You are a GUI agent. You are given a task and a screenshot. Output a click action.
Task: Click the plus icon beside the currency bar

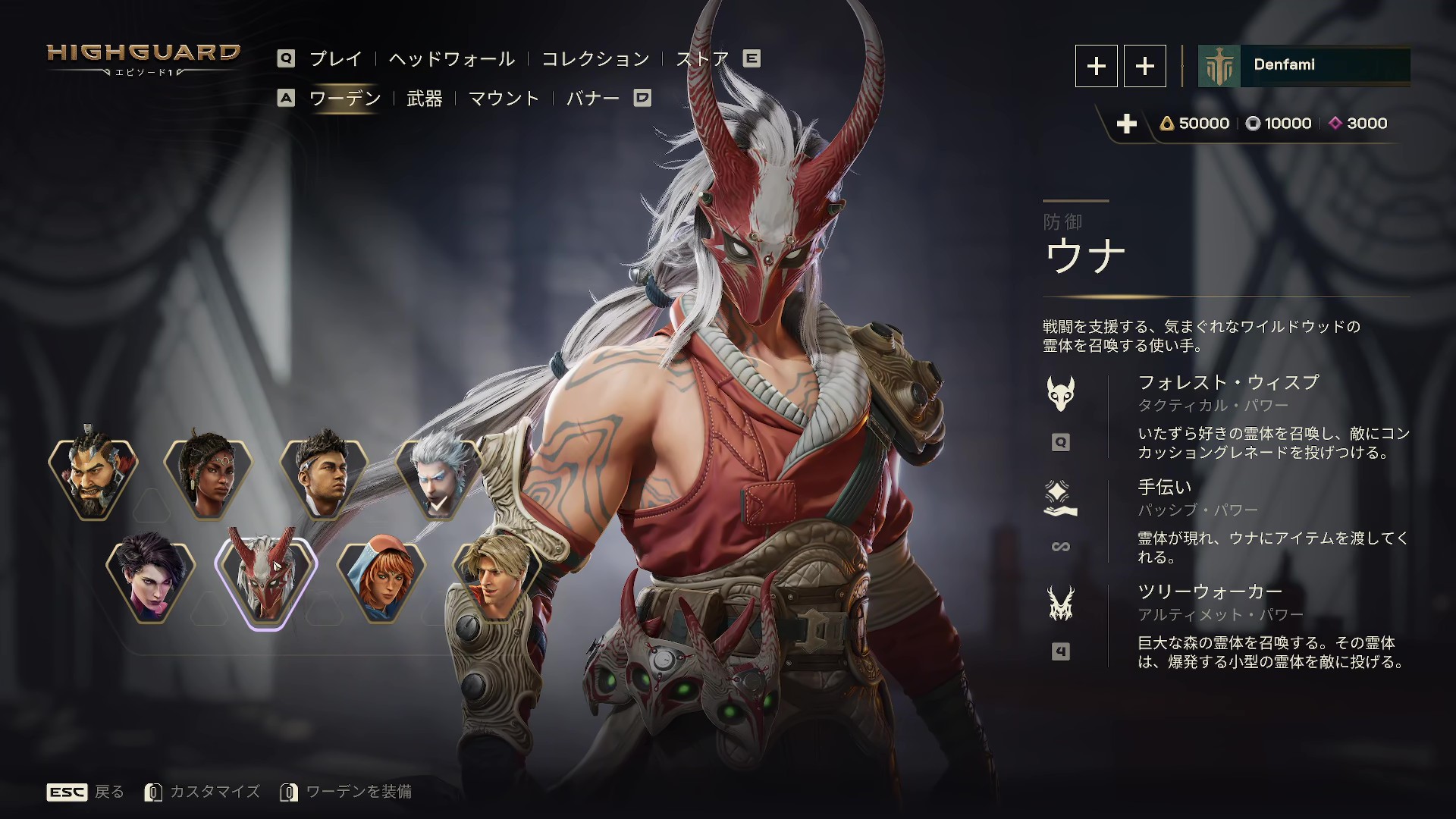[x=1128, y=123]
